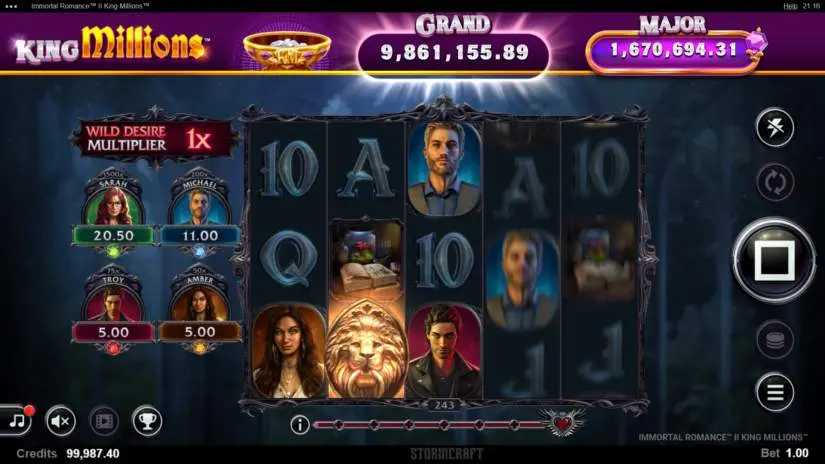
Task: Toggle the music note button
Action: click(x=15, y=420)
